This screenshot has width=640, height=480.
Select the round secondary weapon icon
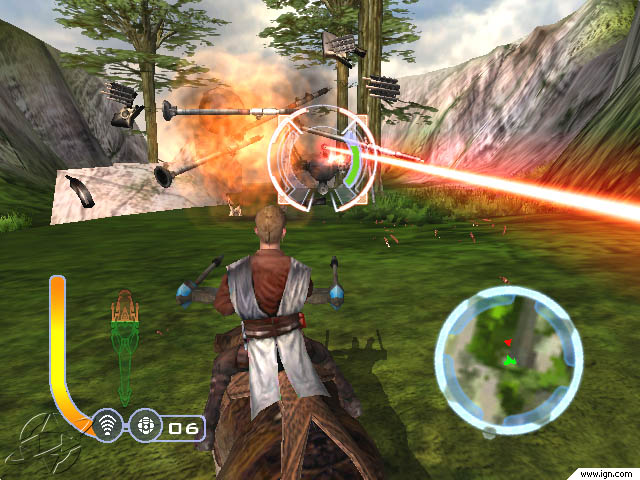click(143, 426)
